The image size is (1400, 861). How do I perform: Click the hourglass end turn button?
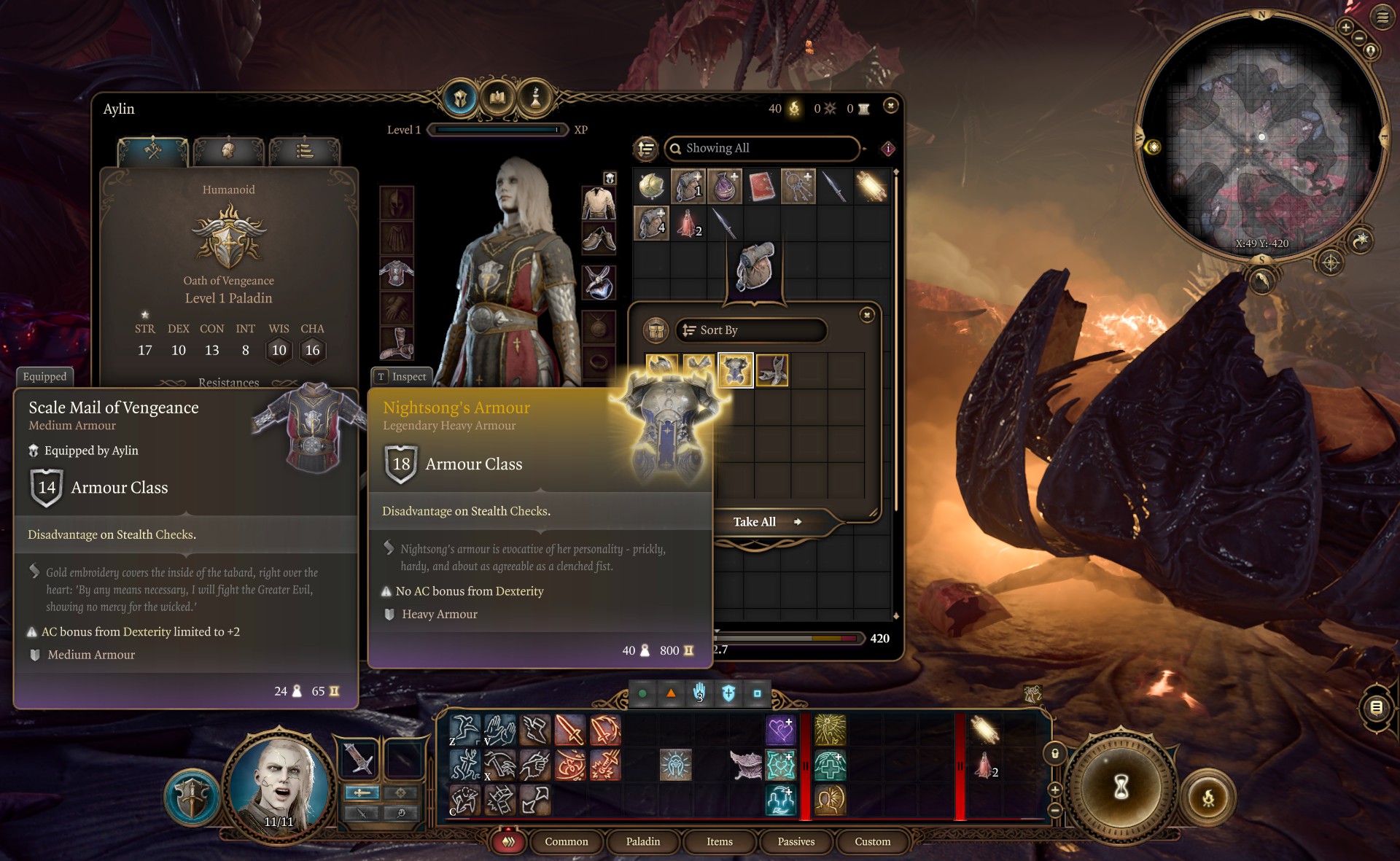pyautogui.click(x=1121, y=786)
